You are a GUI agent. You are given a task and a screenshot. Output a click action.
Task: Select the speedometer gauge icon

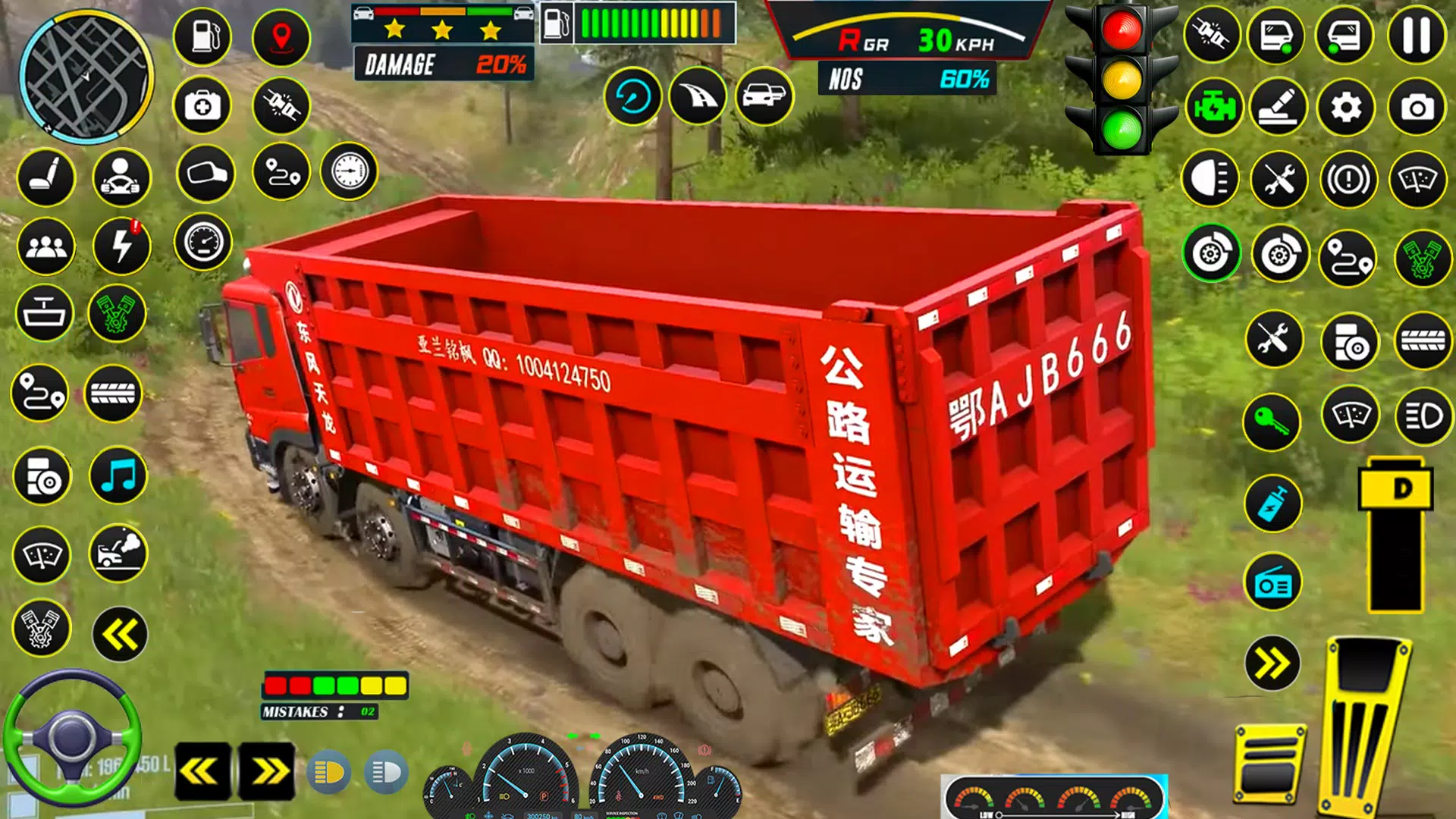pyautogui.click(x=203, y=243)
